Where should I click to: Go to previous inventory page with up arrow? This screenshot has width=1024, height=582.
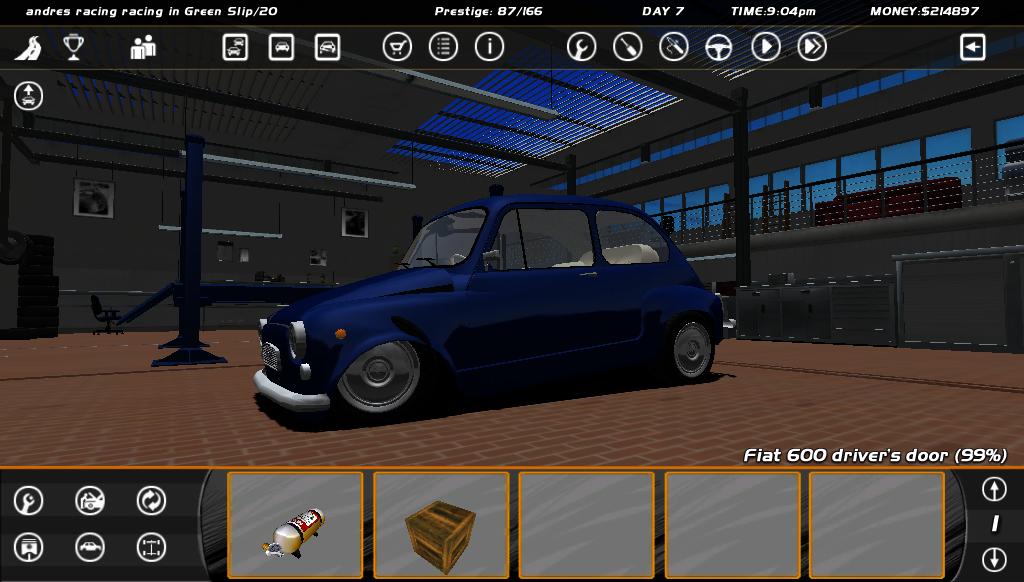coord(993,489)
